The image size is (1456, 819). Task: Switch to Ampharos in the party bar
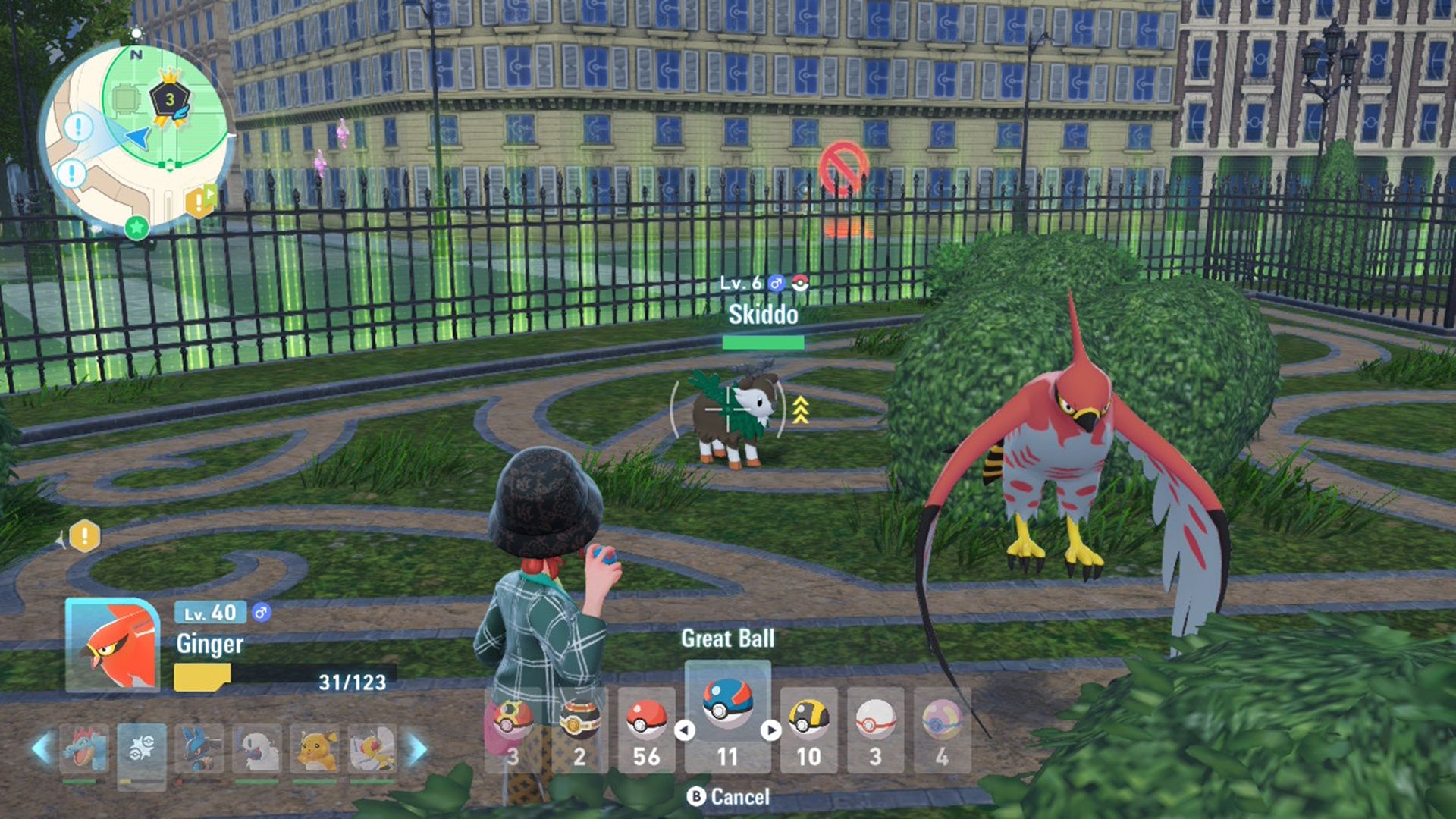372,750
